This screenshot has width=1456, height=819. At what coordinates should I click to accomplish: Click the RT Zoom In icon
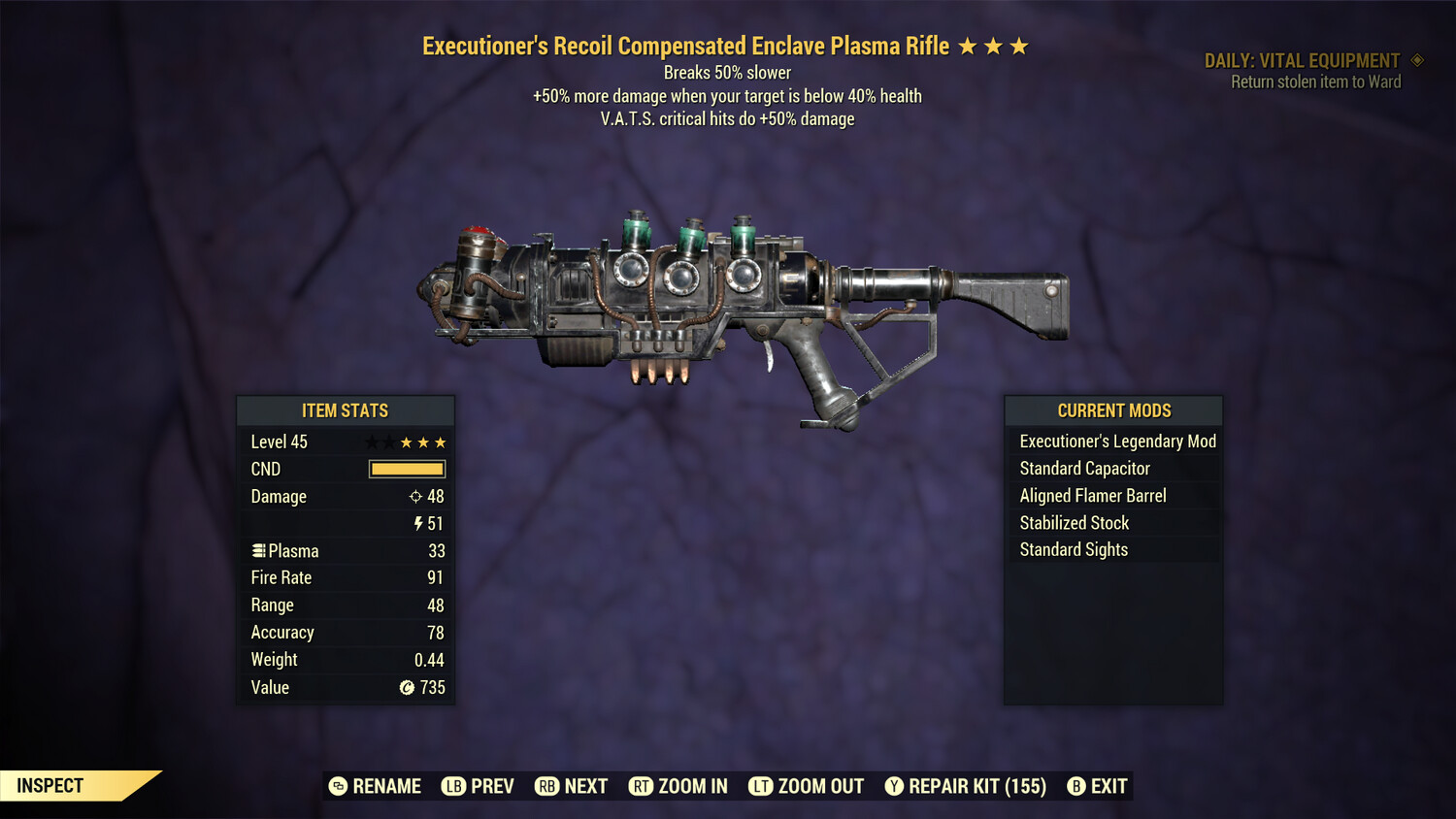[642, 786]
